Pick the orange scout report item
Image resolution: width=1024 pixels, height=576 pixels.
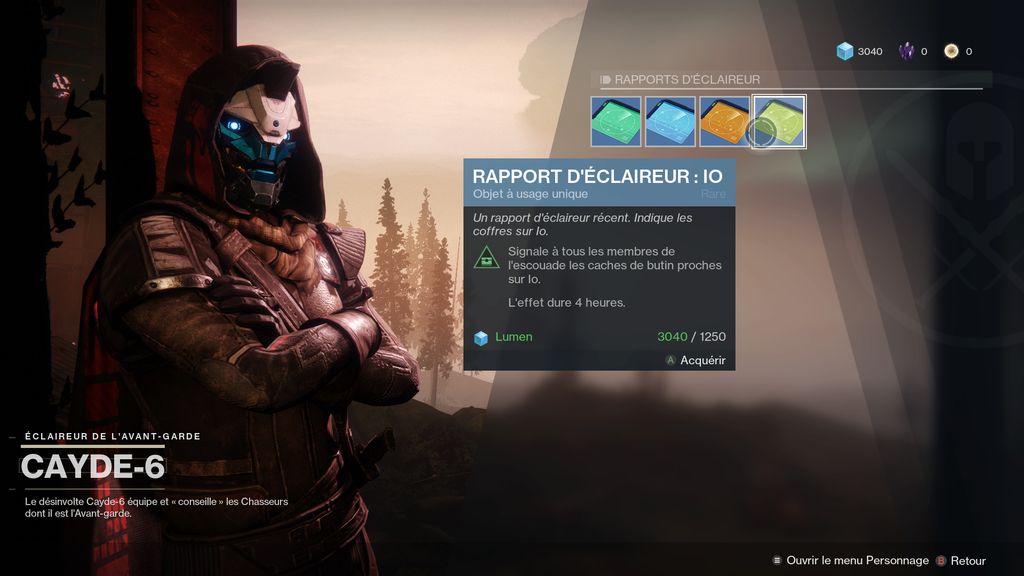click(724, 121)
